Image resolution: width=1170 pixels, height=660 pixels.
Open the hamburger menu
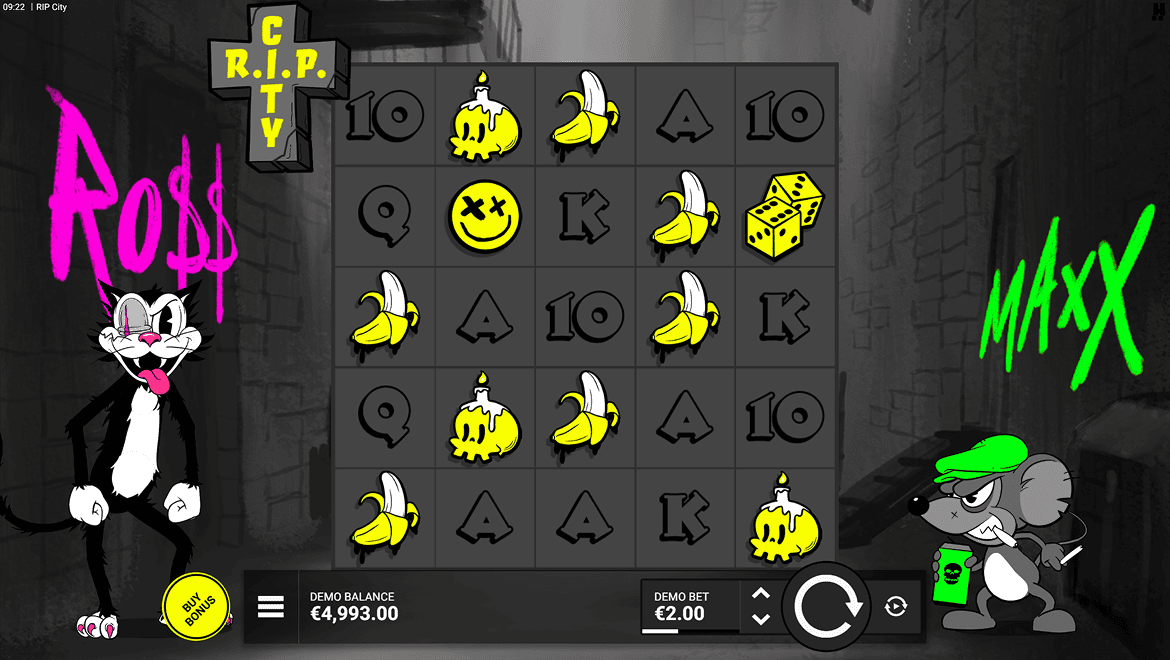point(271,607)
